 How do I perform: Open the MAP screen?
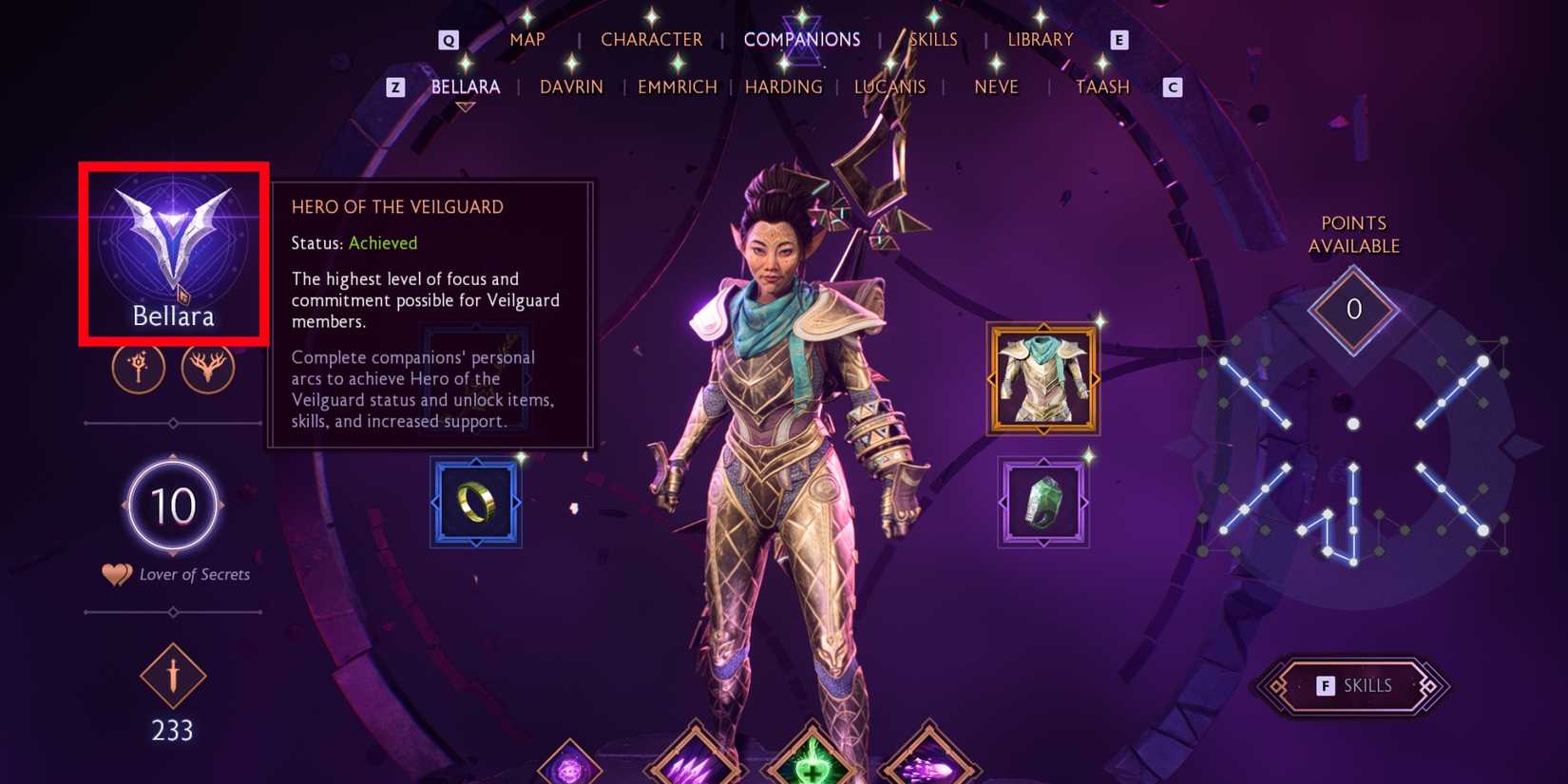coord(526,39)
